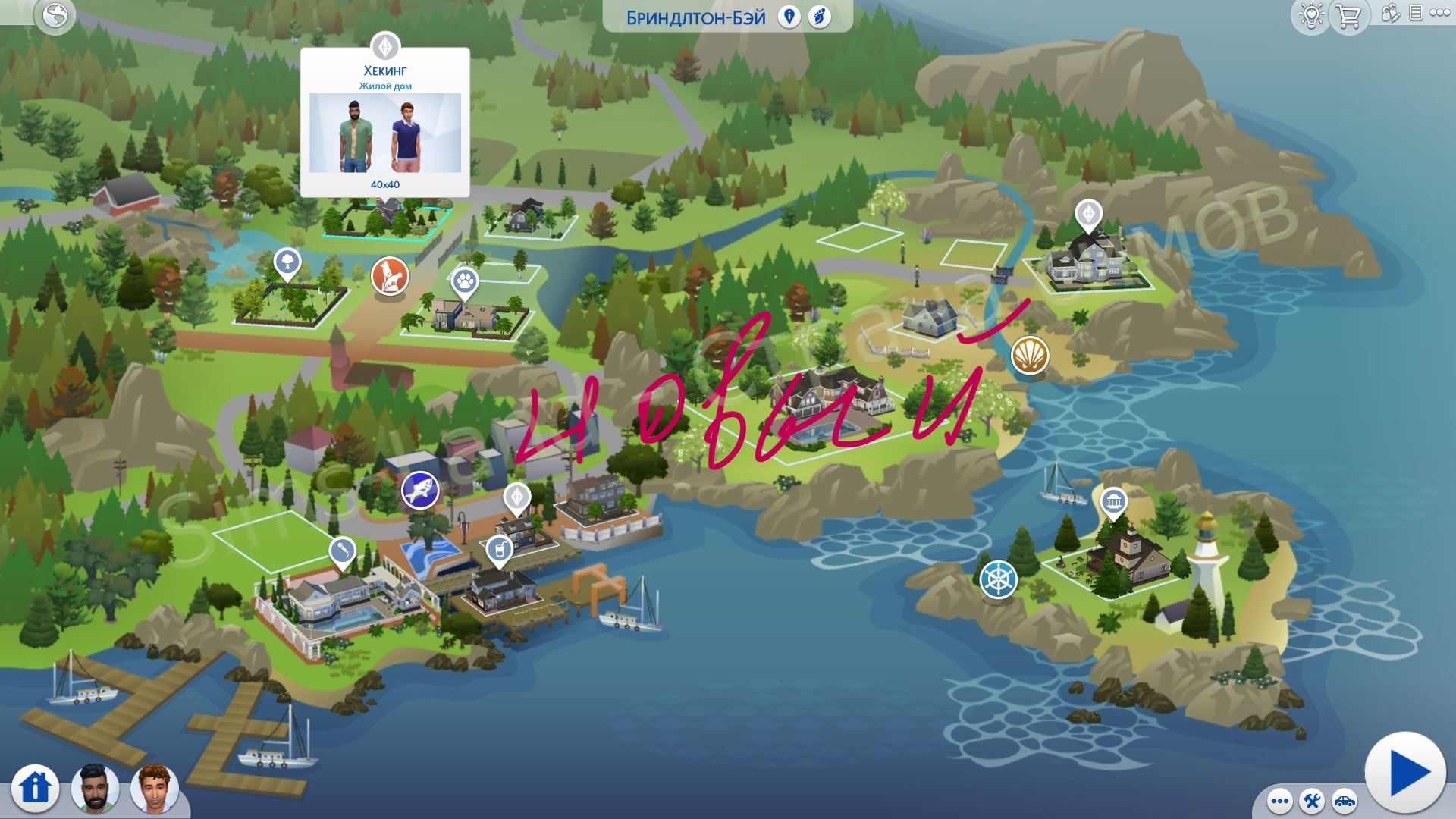Screen dimensions: 1456x819
Task: Pick the shark neighborhood marker
Action: [x=420, y=490]
